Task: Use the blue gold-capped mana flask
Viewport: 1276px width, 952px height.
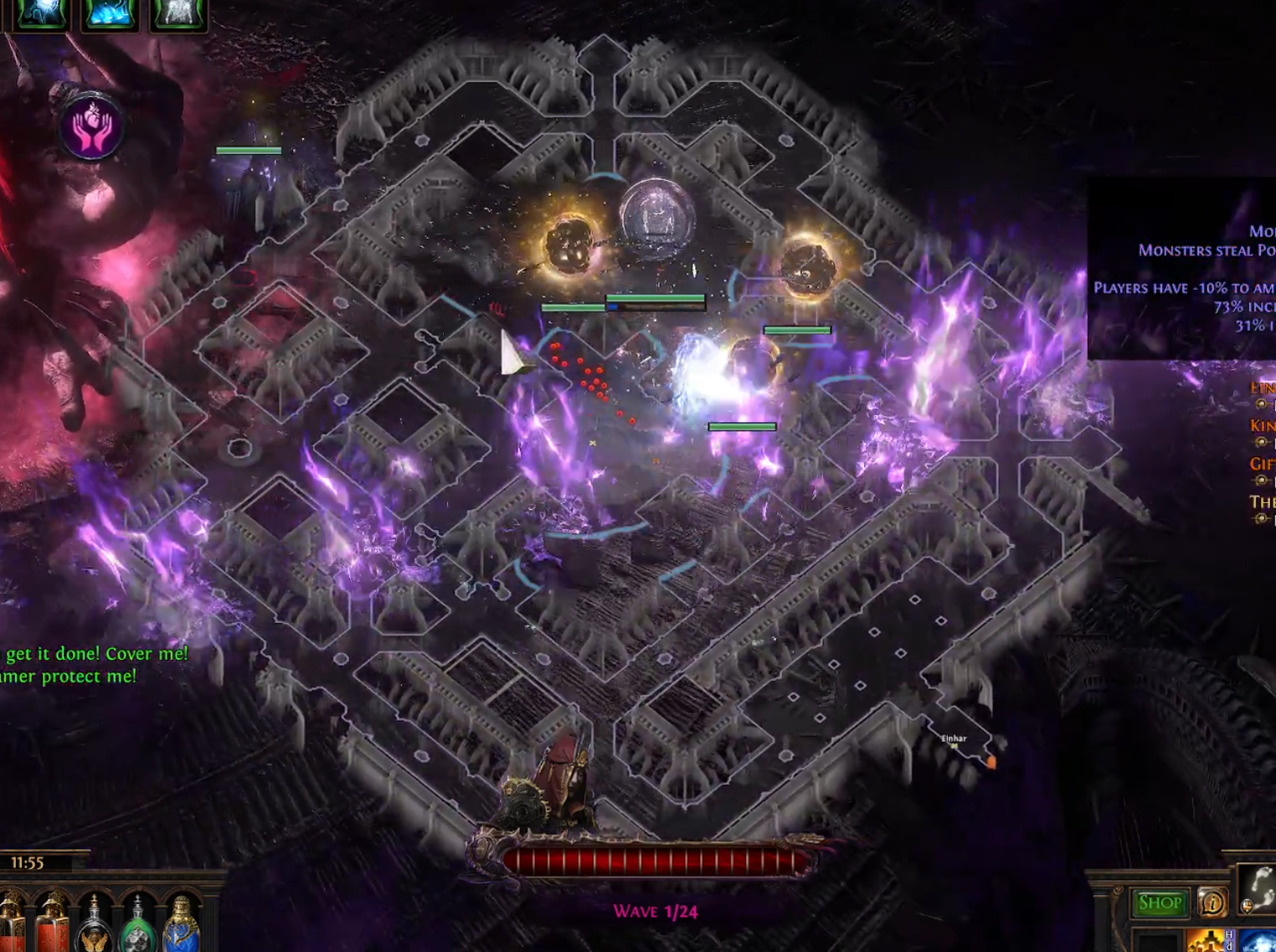Action: tap(181, 927)
